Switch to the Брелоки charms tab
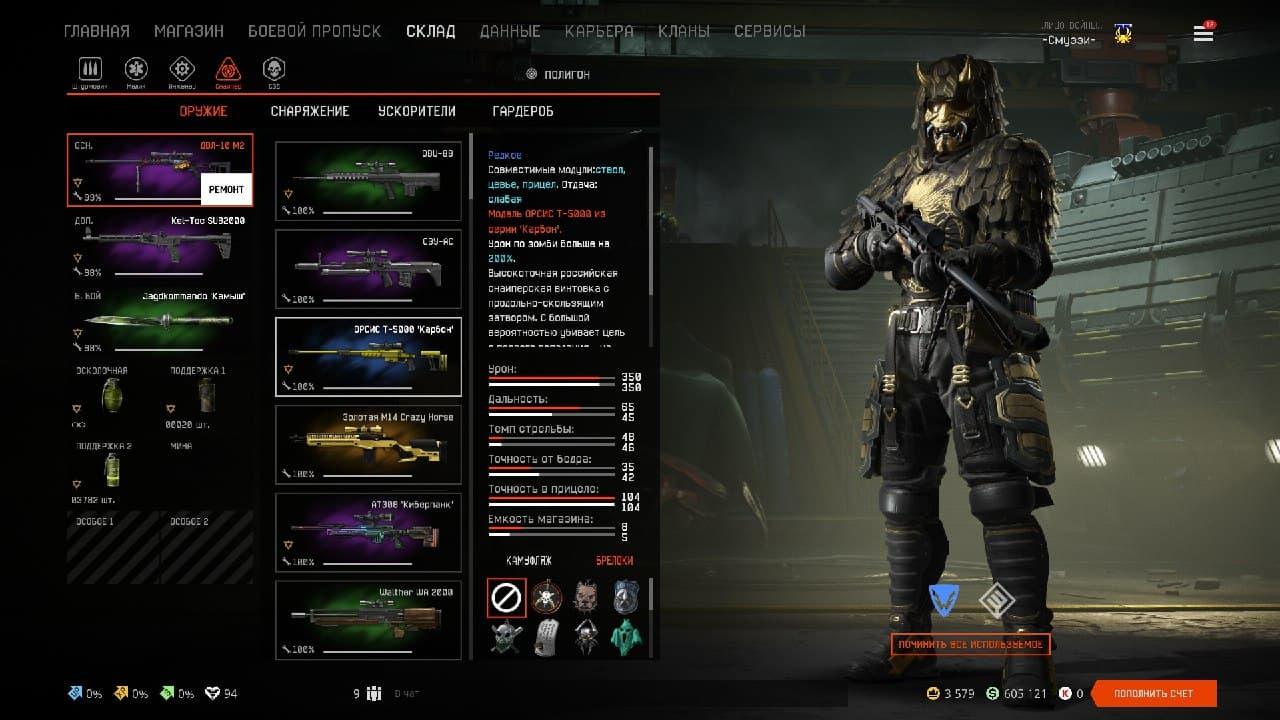Screen dimensions: 1280x720 pos(614,561)
